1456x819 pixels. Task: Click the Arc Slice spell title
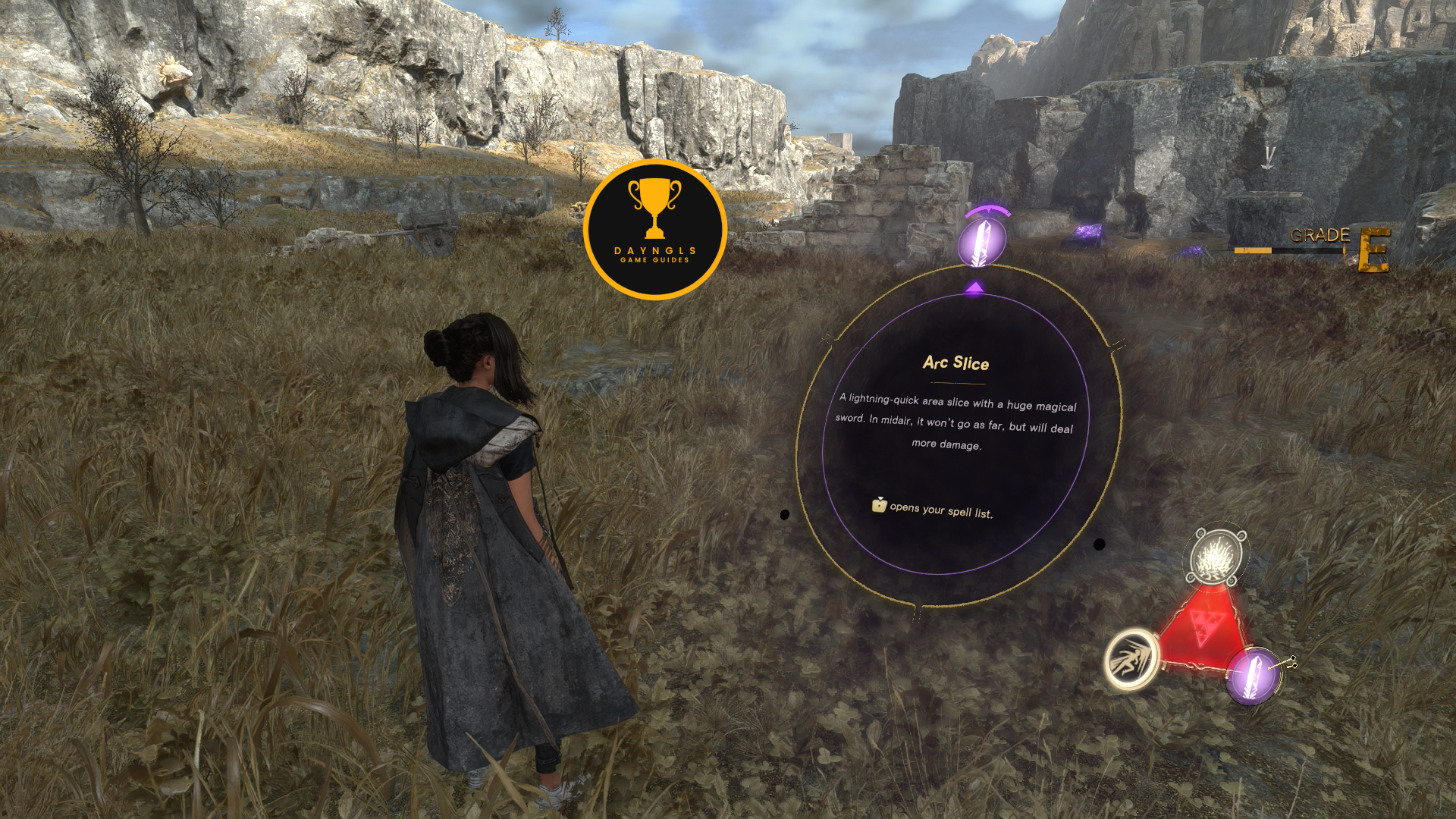tap(955, 363)
